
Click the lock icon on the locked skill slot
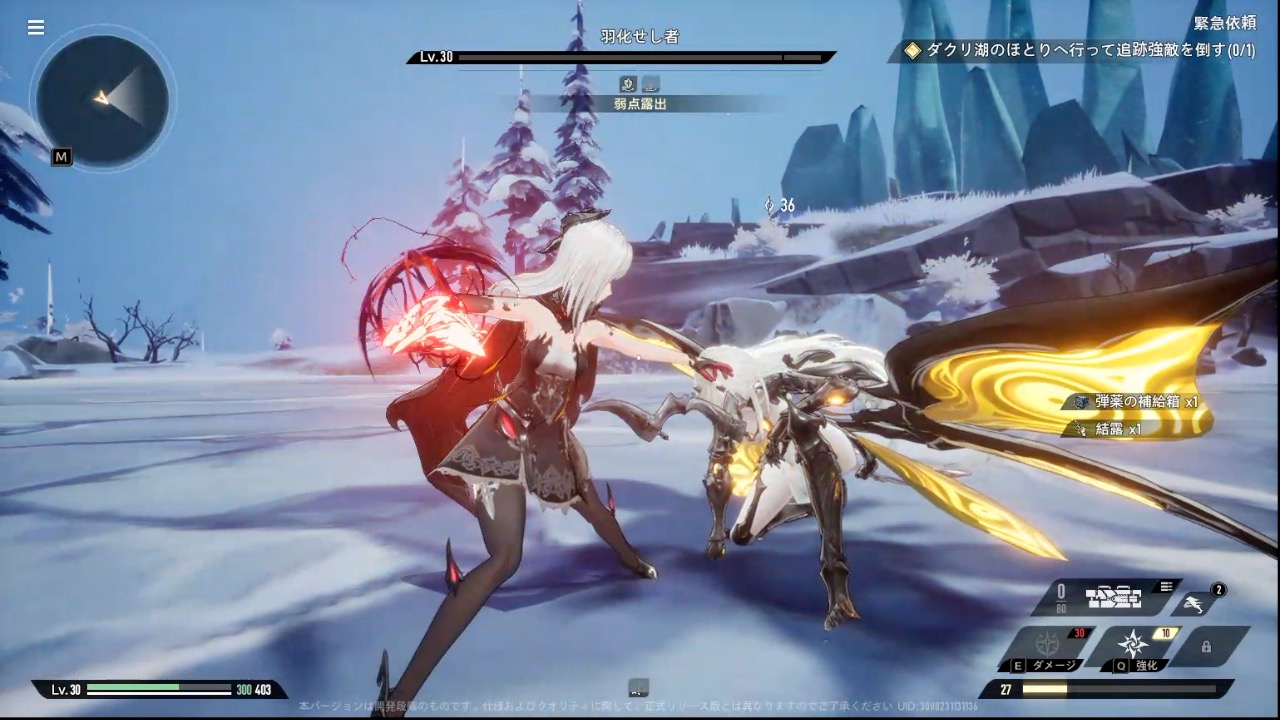[x=1207, y=647]
